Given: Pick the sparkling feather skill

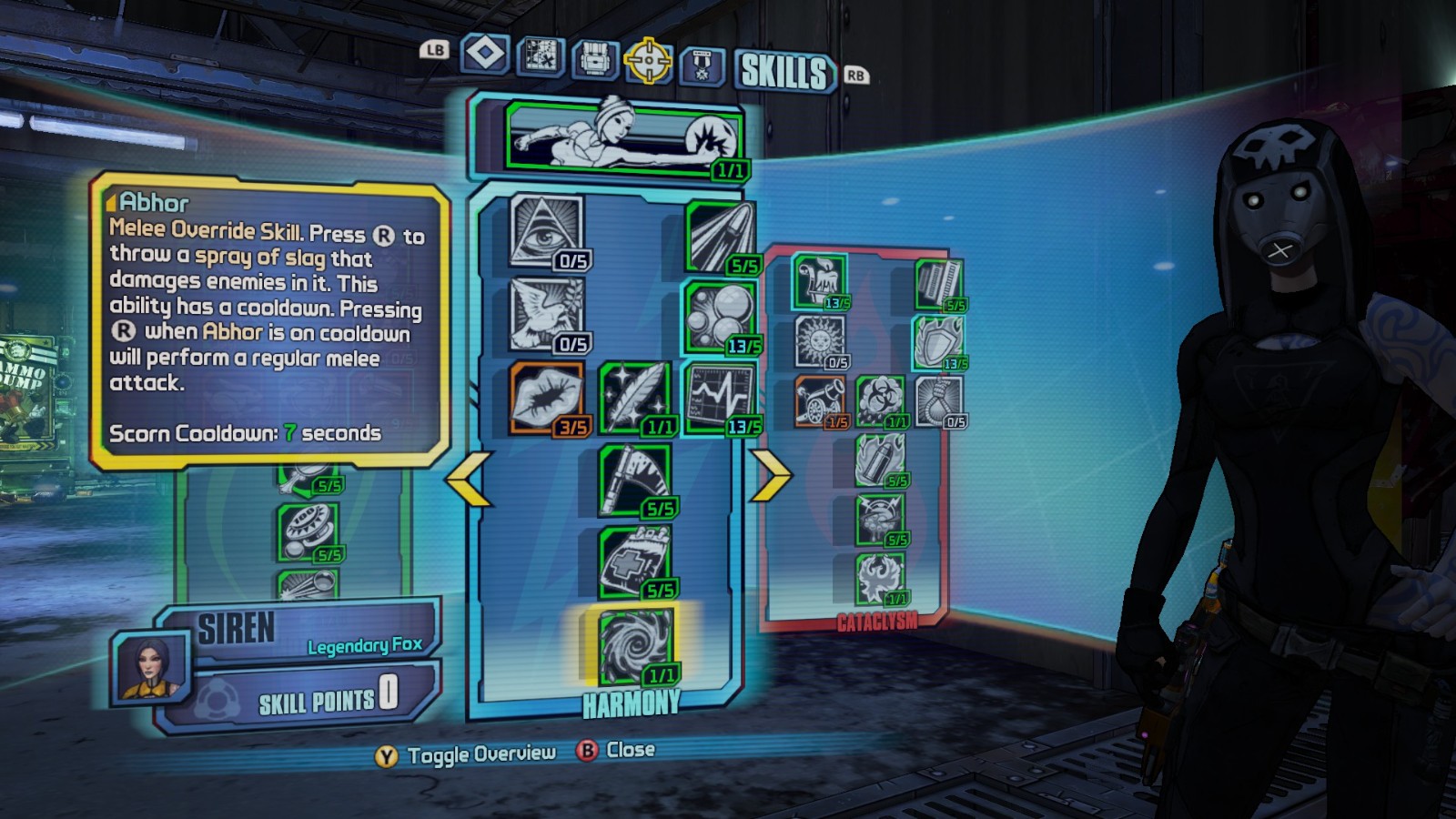Looking at the screenshot, I should (x=634, y=398).
